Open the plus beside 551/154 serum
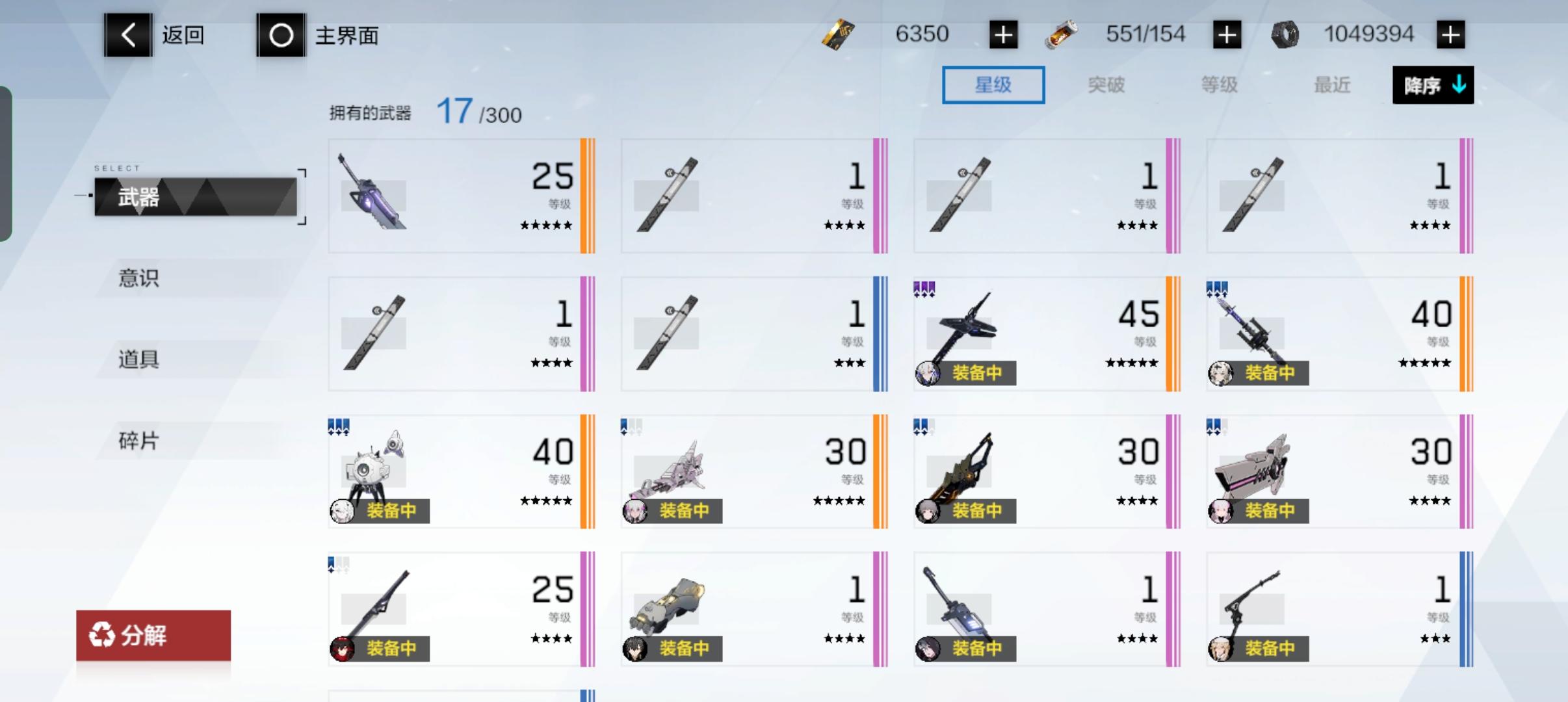Screen dimensions: 1568x702 (1227, 34)
